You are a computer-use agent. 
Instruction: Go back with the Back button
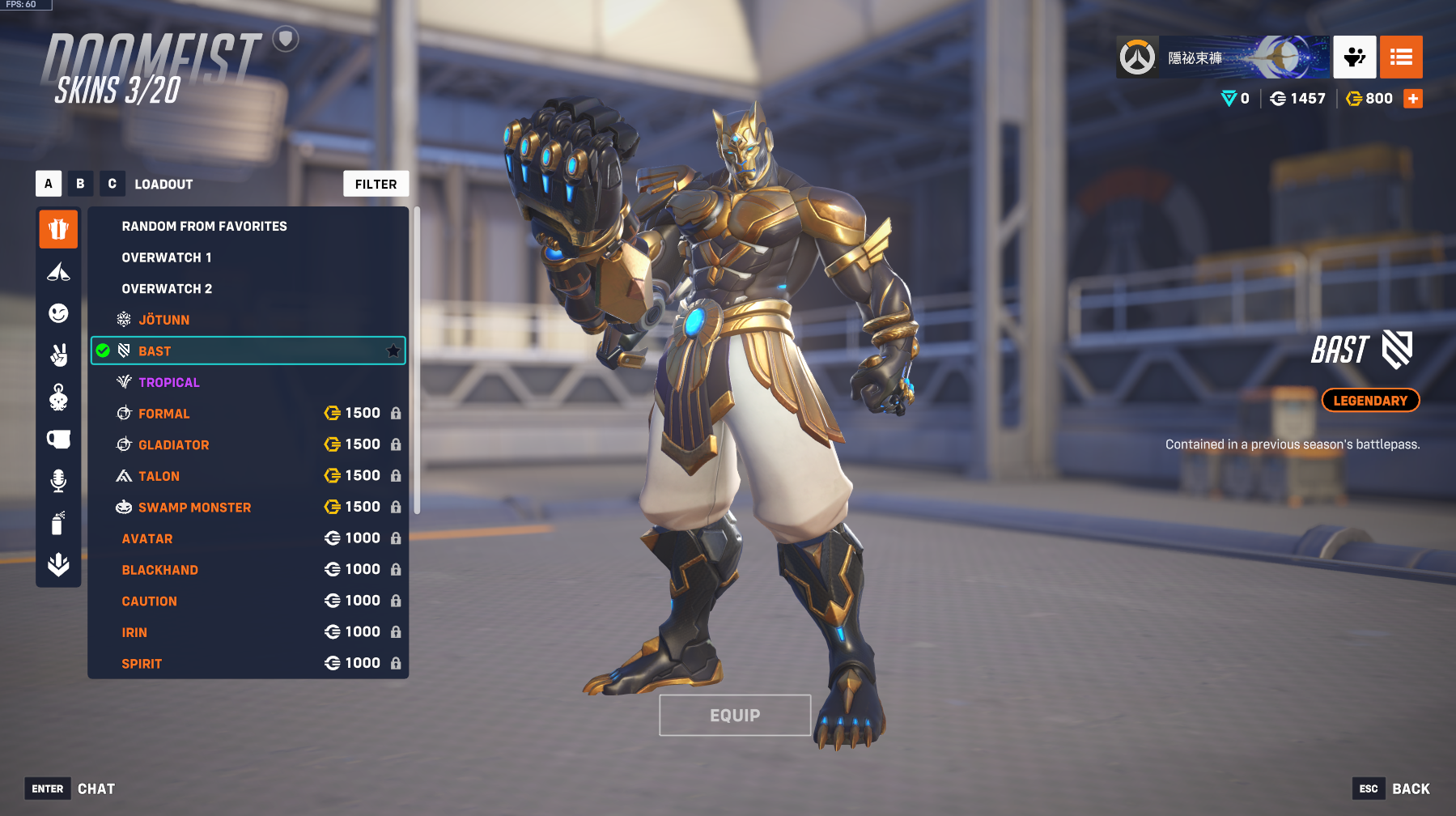[1410, 788]
